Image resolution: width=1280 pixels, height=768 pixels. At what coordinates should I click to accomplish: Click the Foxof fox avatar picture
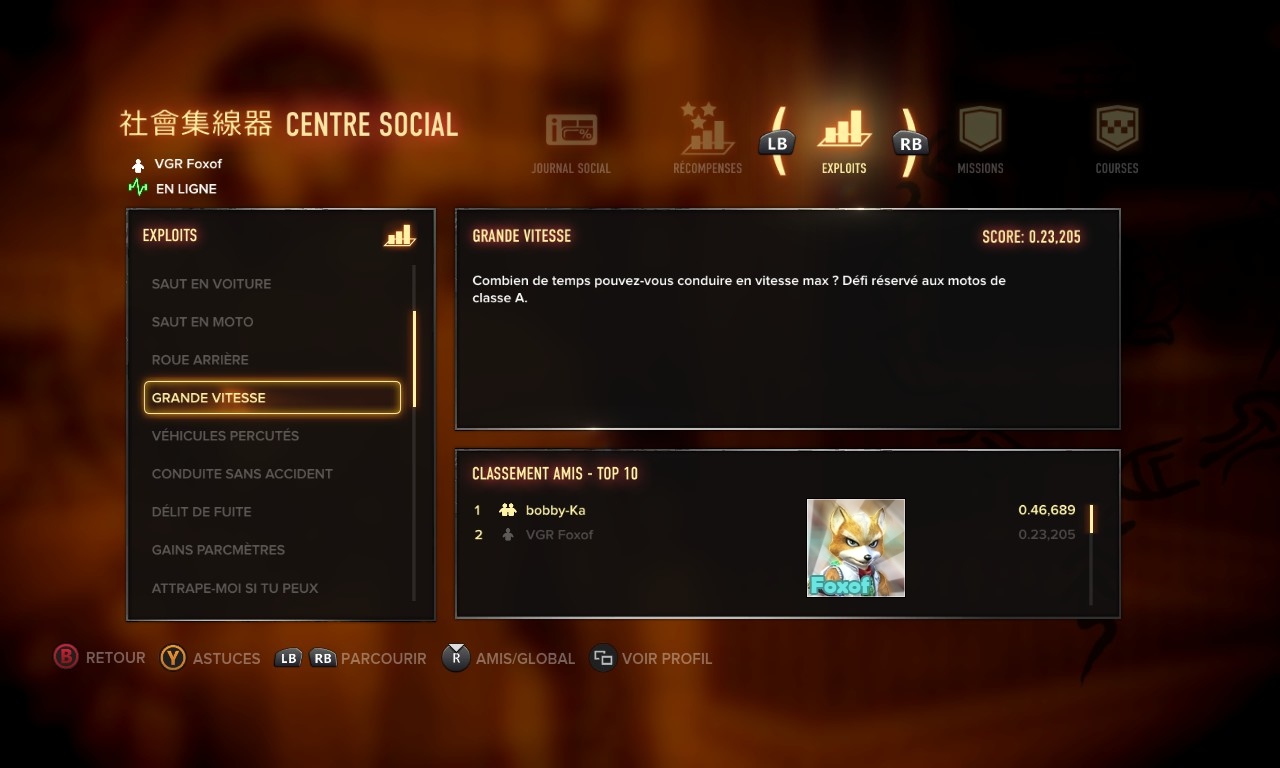pos(856,548)
